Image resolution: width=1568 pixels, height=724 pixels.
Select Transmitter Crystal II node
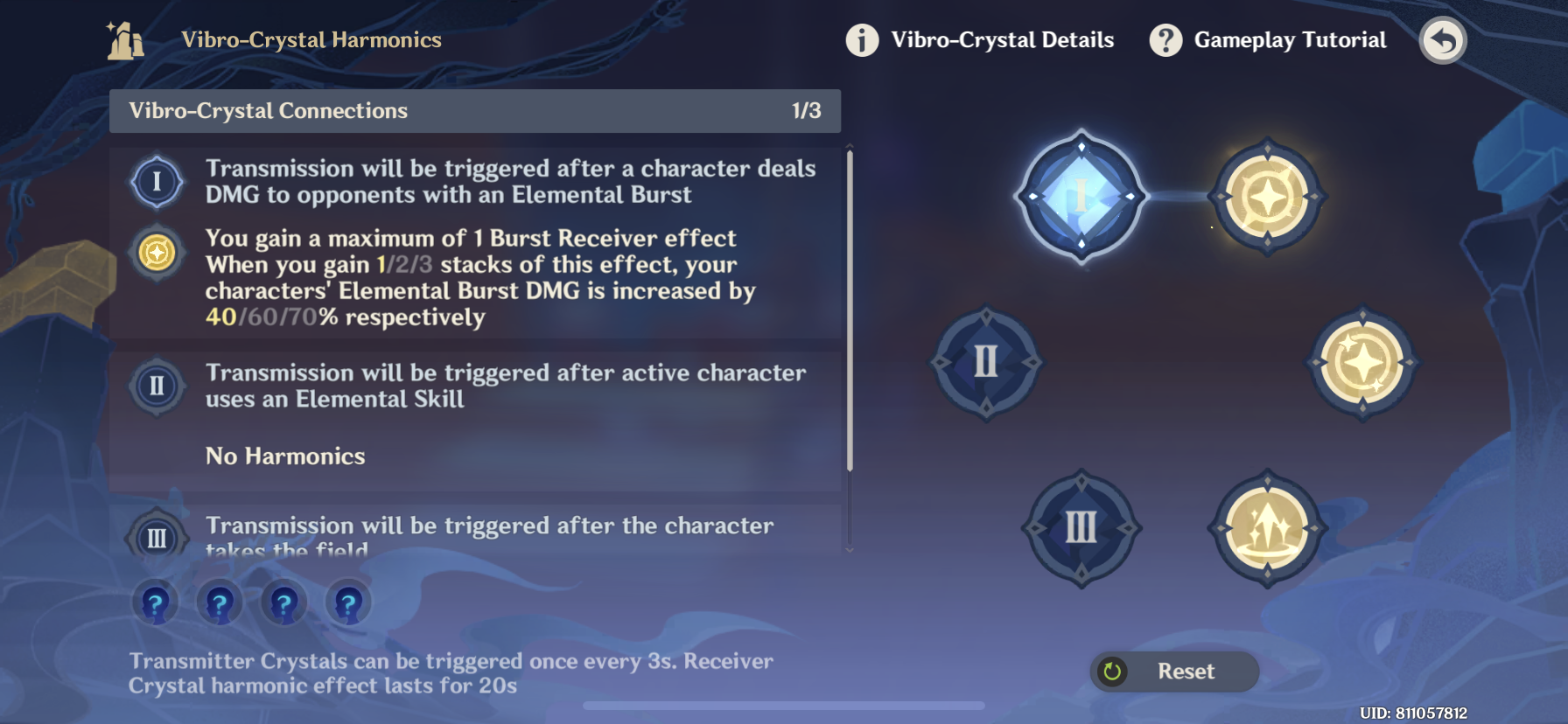986,361
